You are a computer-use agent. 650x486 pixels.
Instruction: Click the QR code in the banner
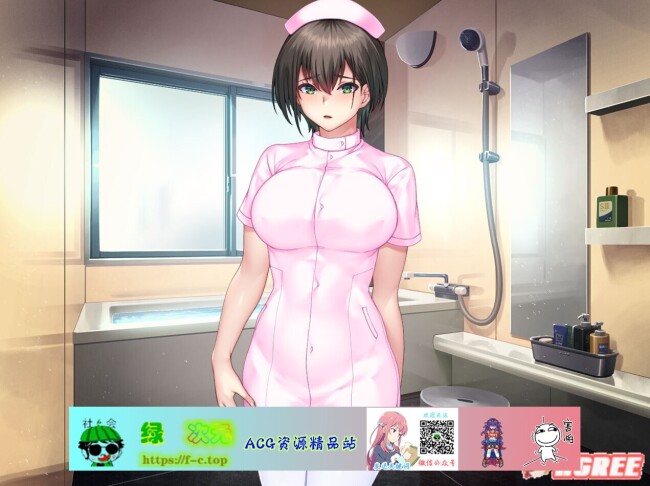(x=436, y=437)
